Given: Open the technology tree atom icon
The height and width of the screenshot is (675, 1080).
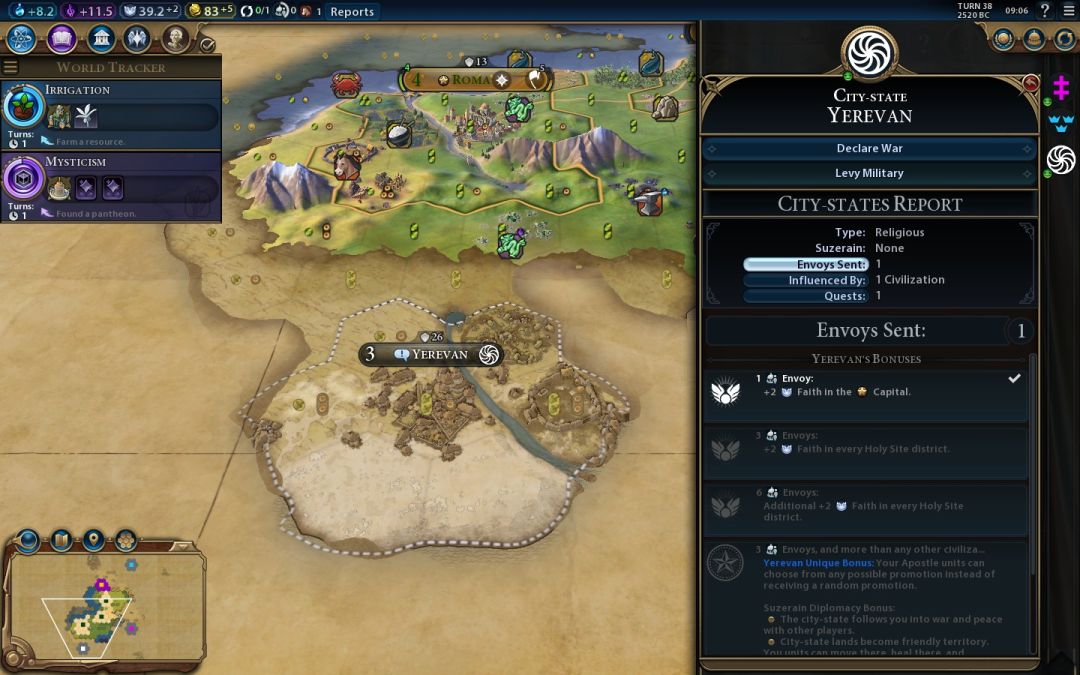Looking at the screenshot, I should (x=23, y=39).
